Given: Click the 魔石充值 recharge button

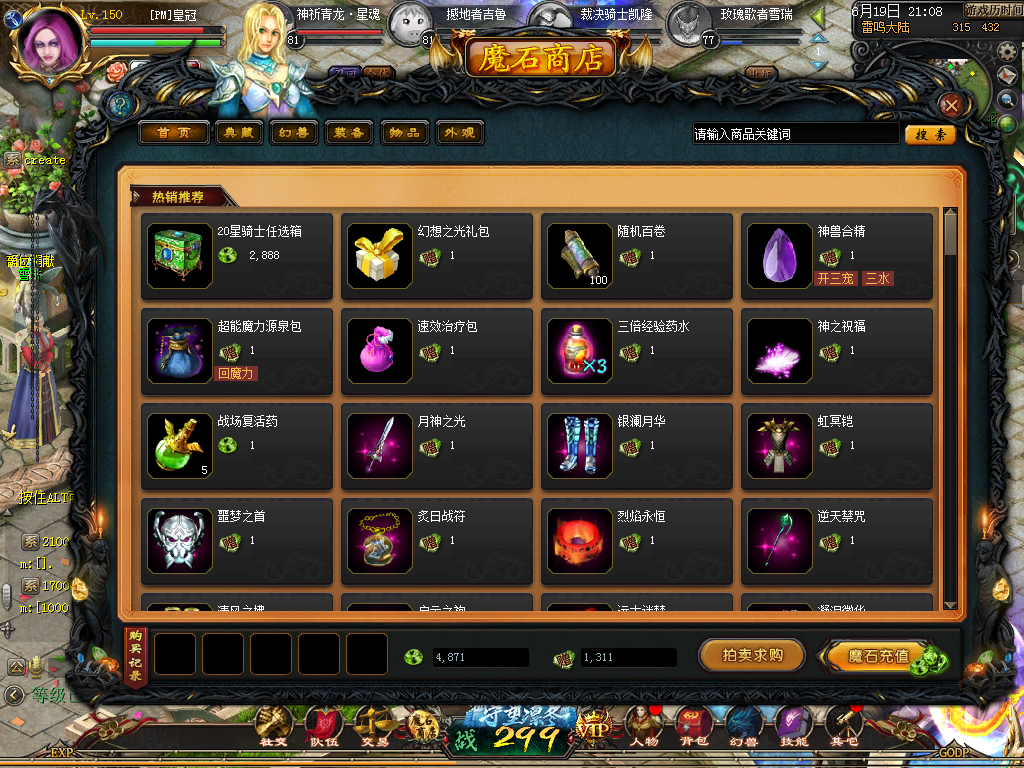Looking at the screenshot, I should 880,656.
